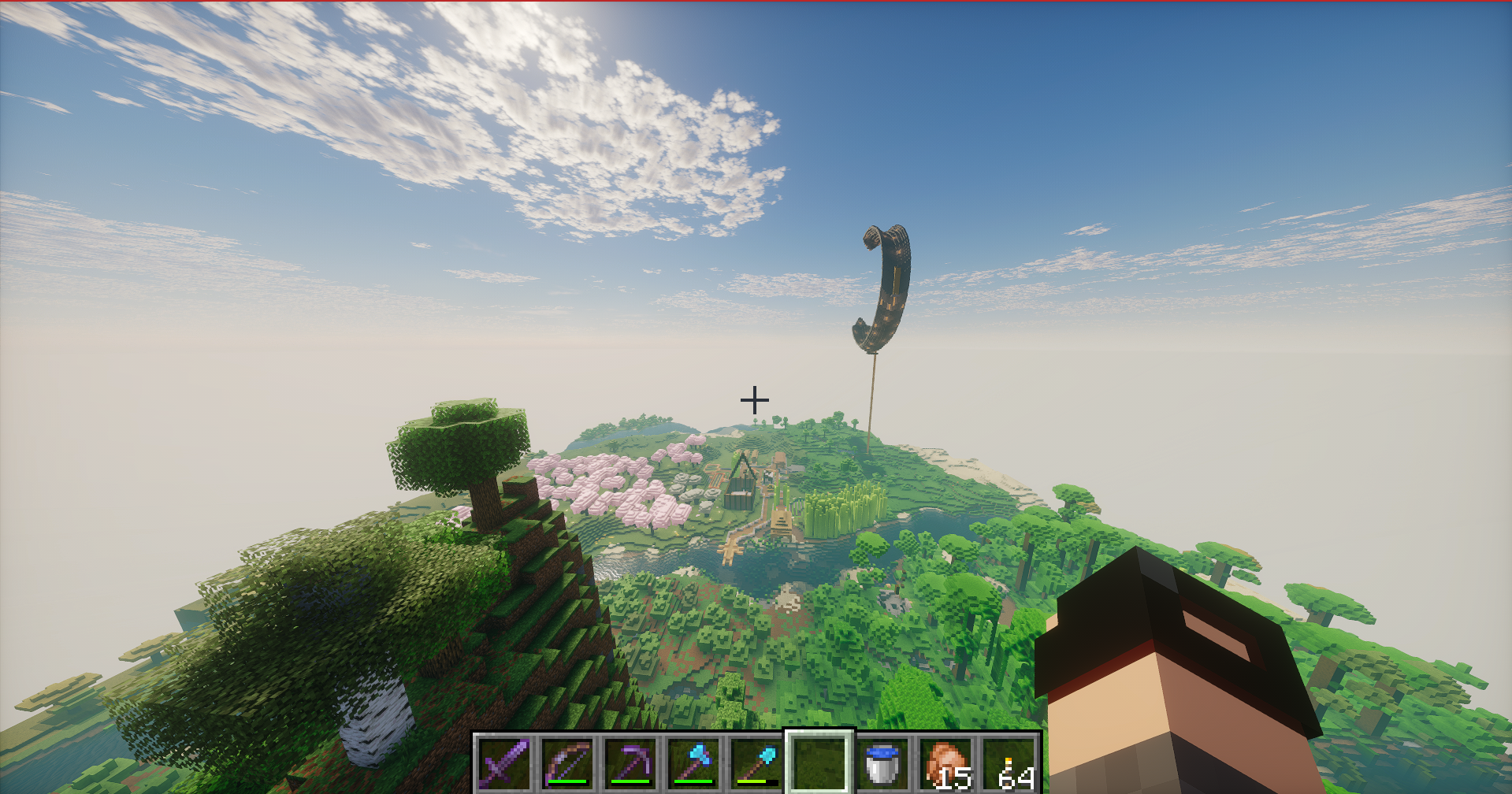
Task: Select the enchanted bow slot
Action: pos(567,762)
